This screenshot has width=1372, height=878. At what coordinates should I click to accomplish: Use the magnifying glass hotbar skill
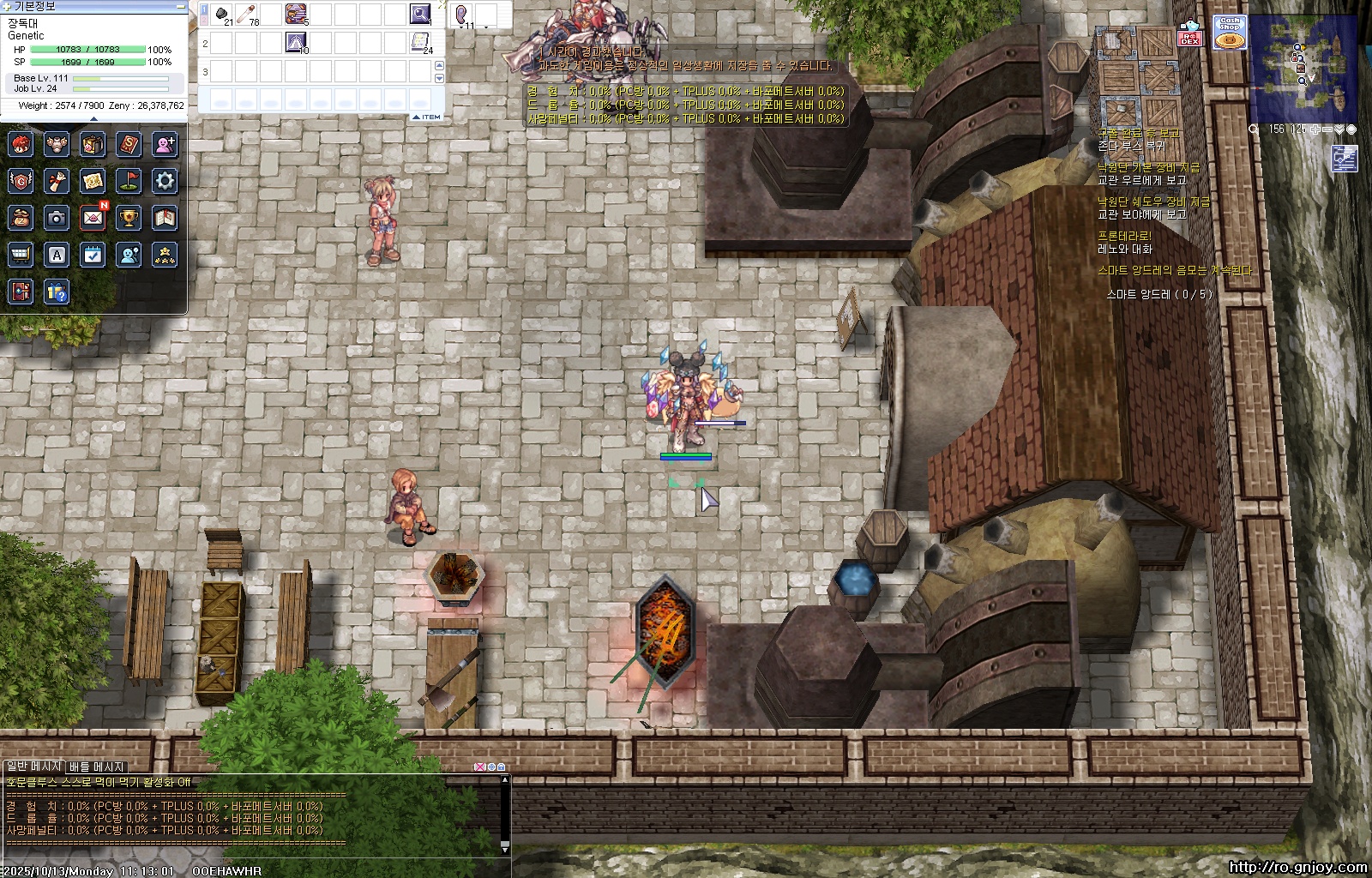coord(420,14)
